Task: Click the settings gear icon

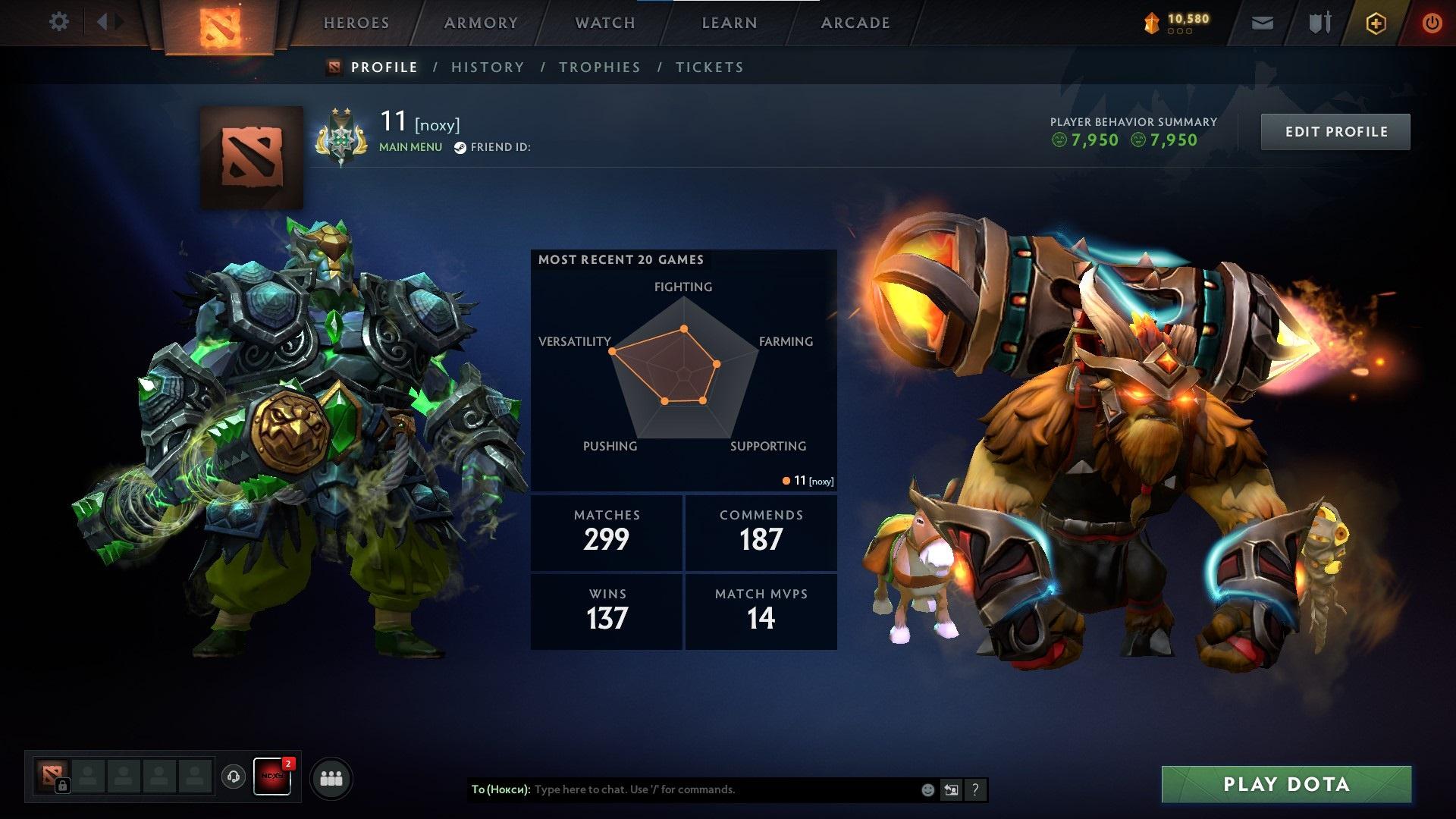Action: tap(59, 21)
